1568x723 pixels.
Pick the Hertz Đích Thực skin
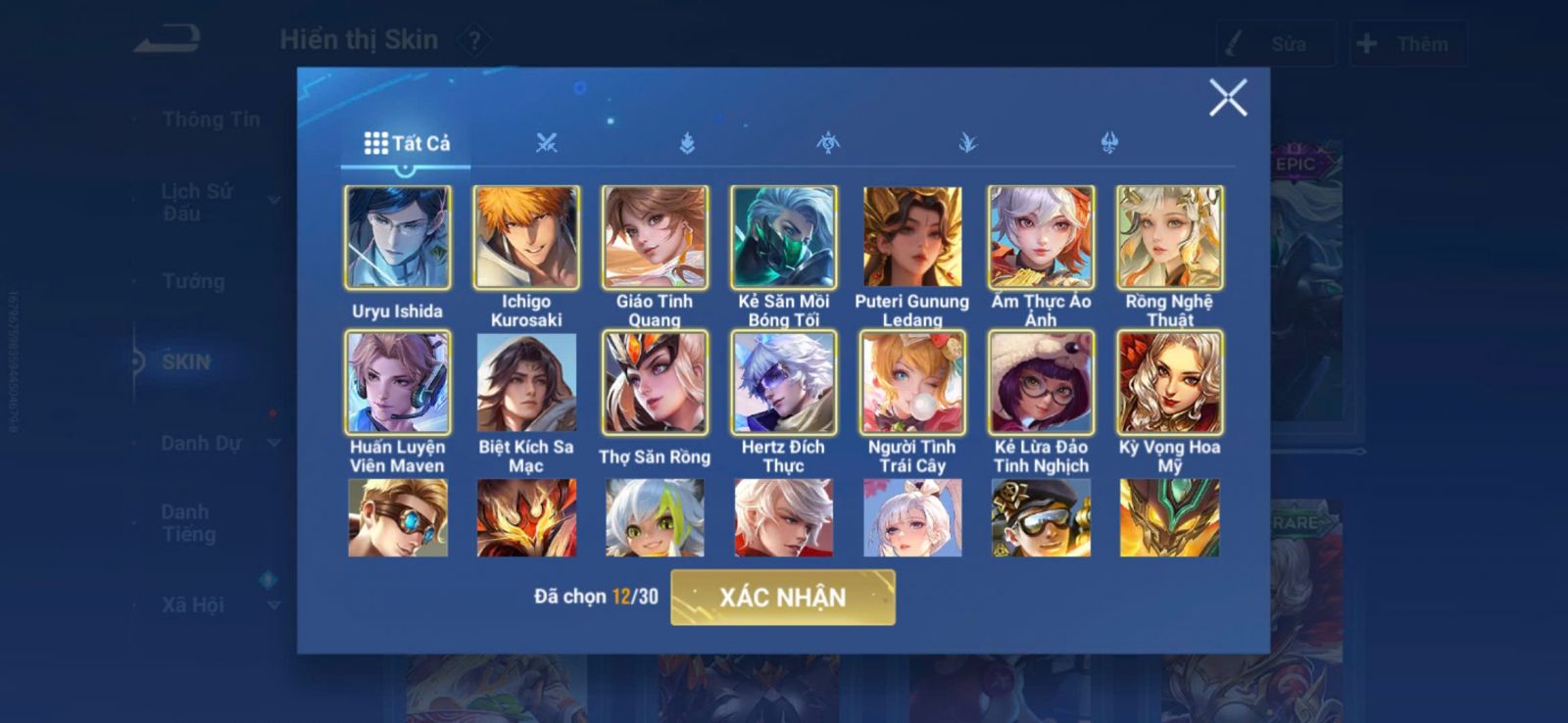pyautogui.click(x=783, y=383)
